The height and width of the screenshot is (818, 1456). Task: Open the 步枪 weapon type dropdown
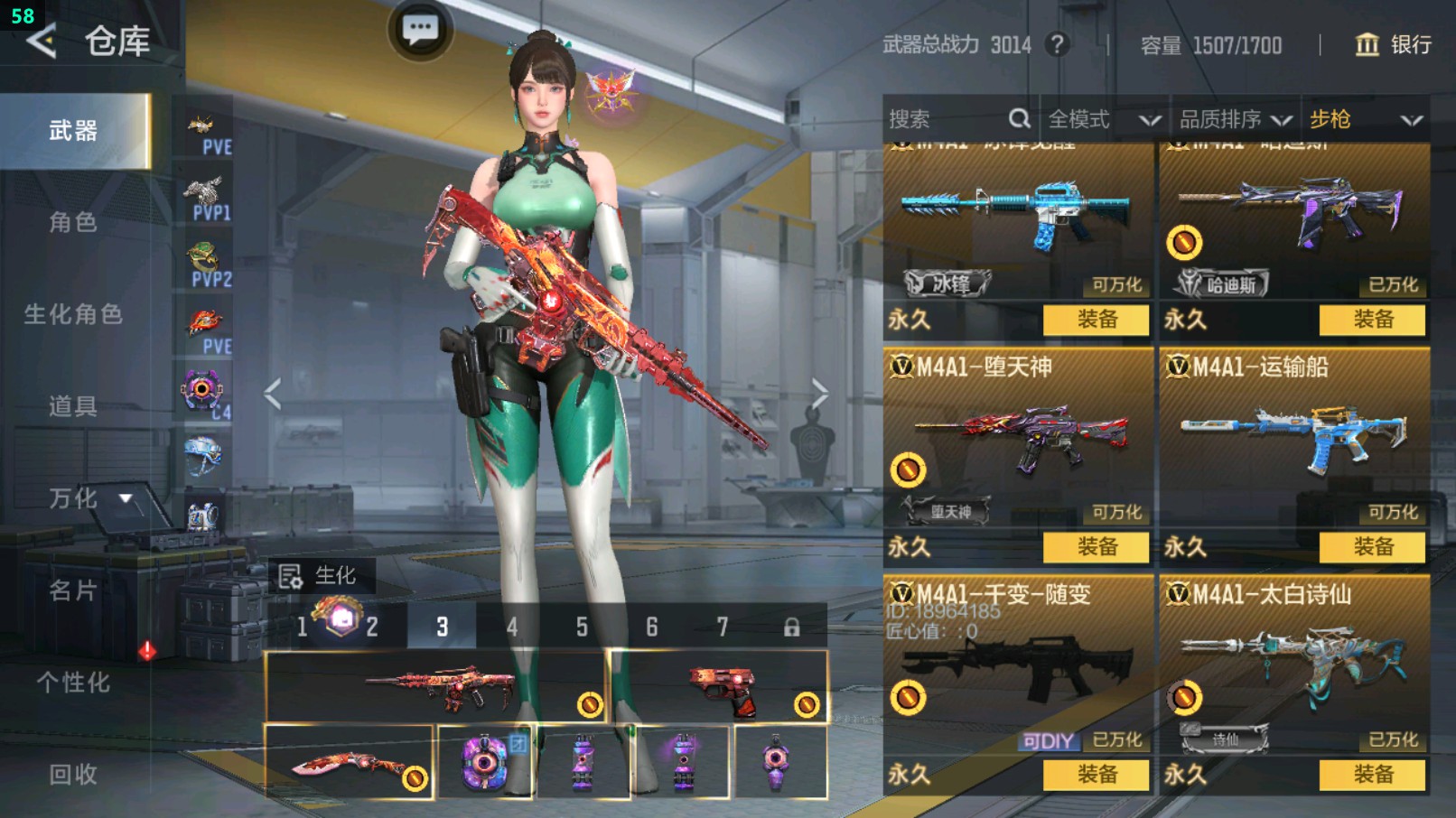tap(1365, 119)
